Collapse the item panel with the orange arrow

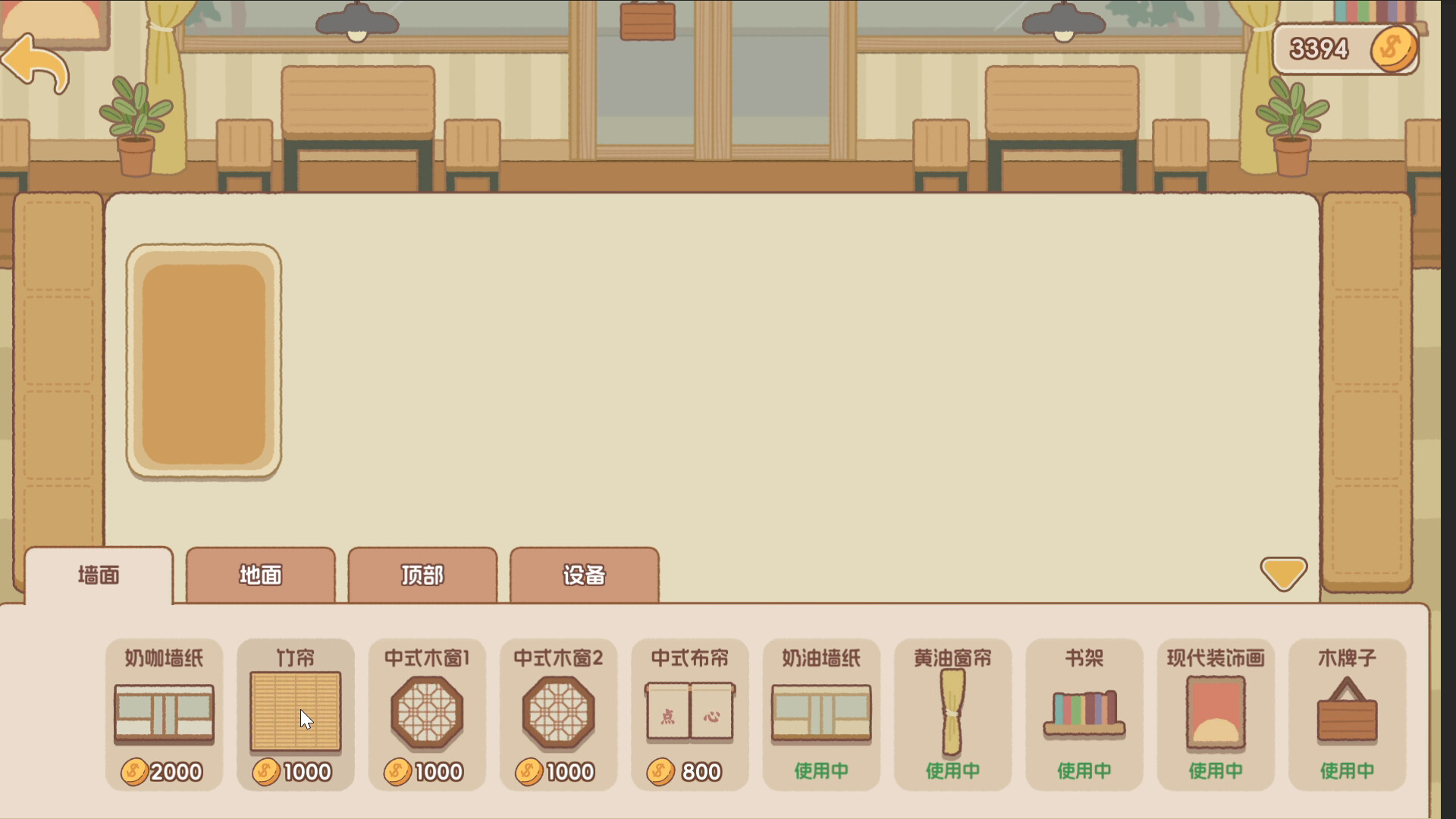(x=1285, y=573)
